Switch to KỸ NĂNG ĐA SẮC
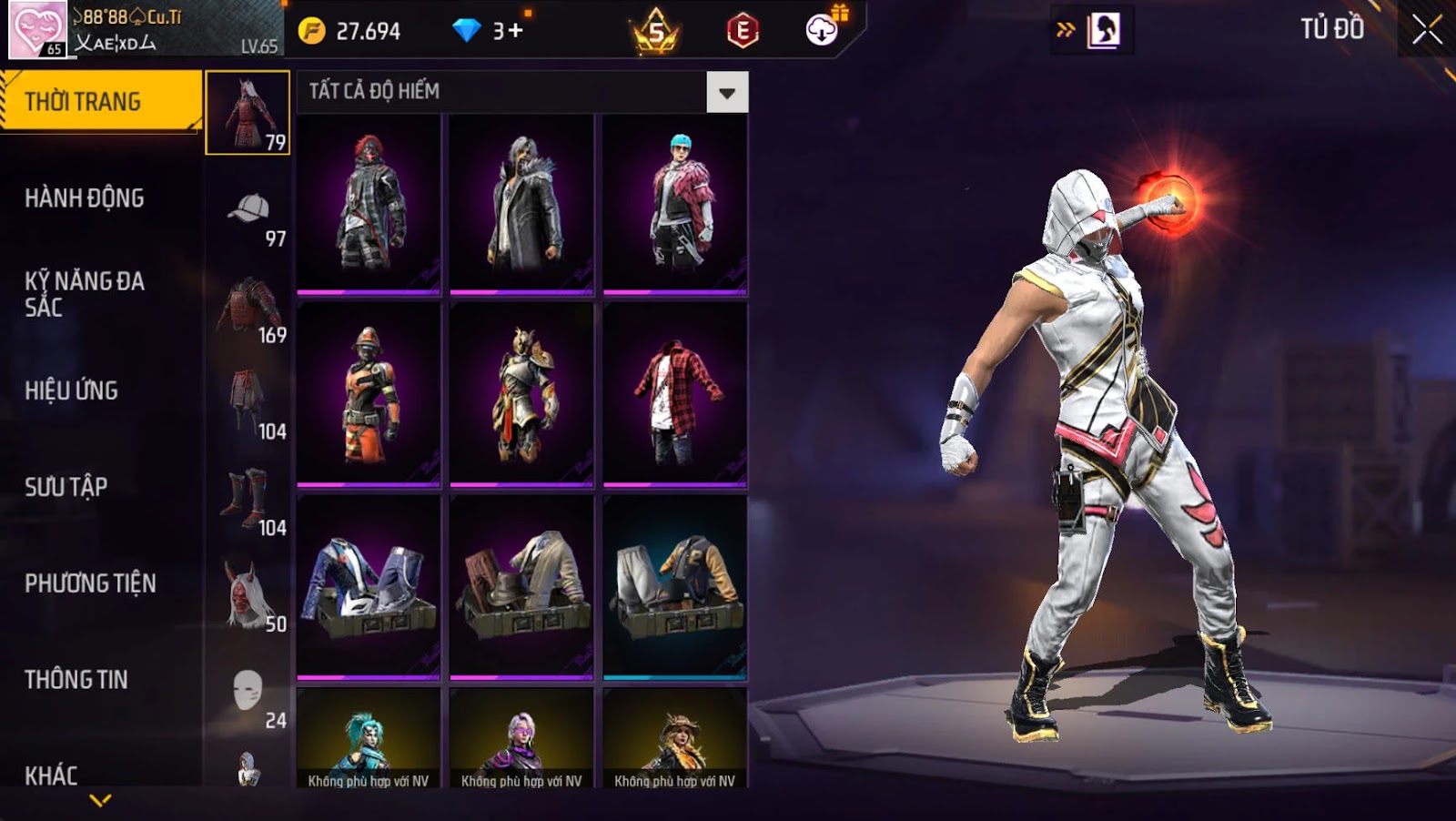Viewport: 1456px width, 821px height. tap(85, 293)
